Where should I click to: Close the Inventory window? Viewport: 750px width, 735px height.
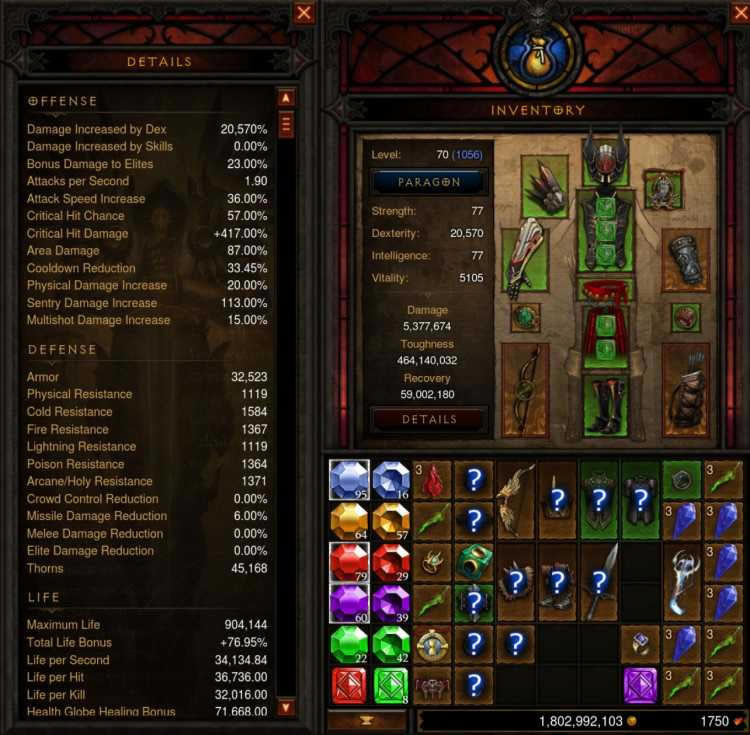(736, 13)
